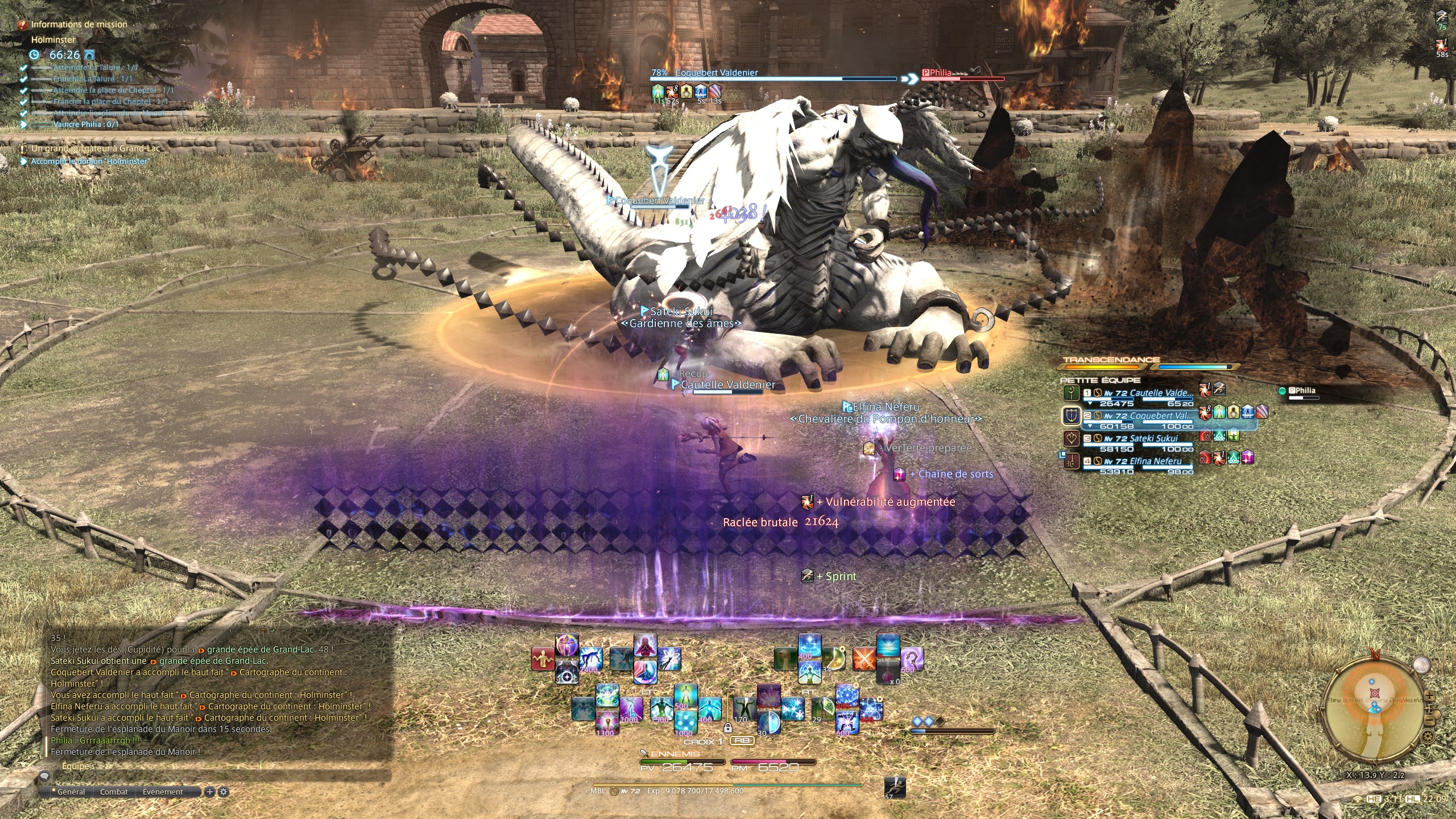This screenshot has width=1456, height=819.
Task: Open the Informations de mission panel
Action: click(x=78, y=24)
